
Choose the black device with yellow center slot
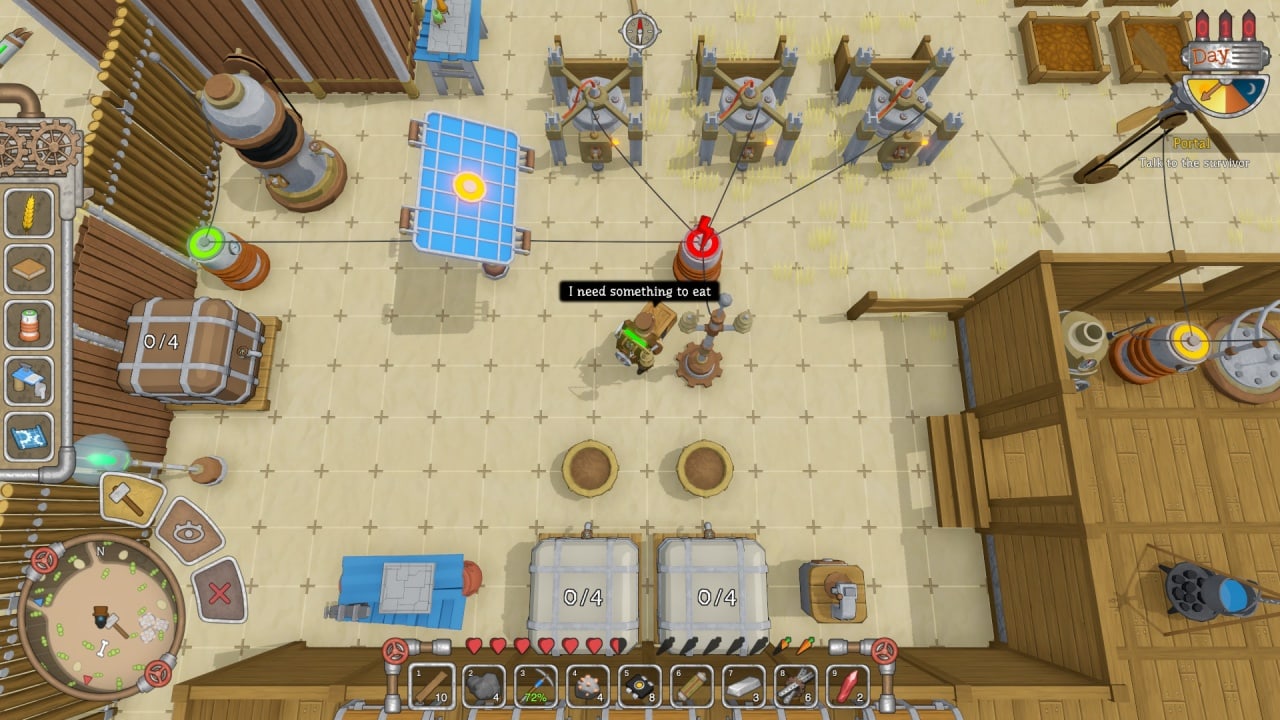640,686
